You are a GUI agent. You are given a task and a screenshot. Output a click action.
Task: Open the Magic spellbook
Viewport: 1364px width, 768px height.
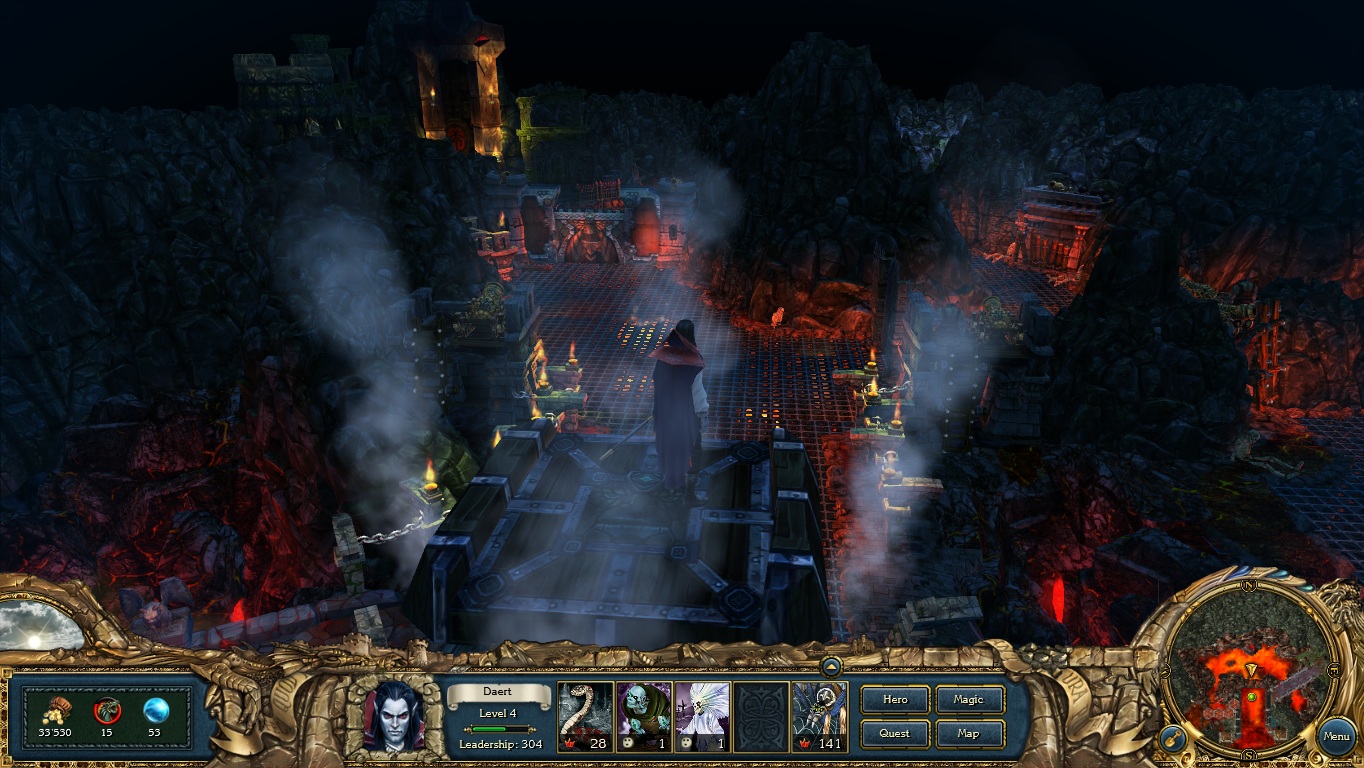968,700
